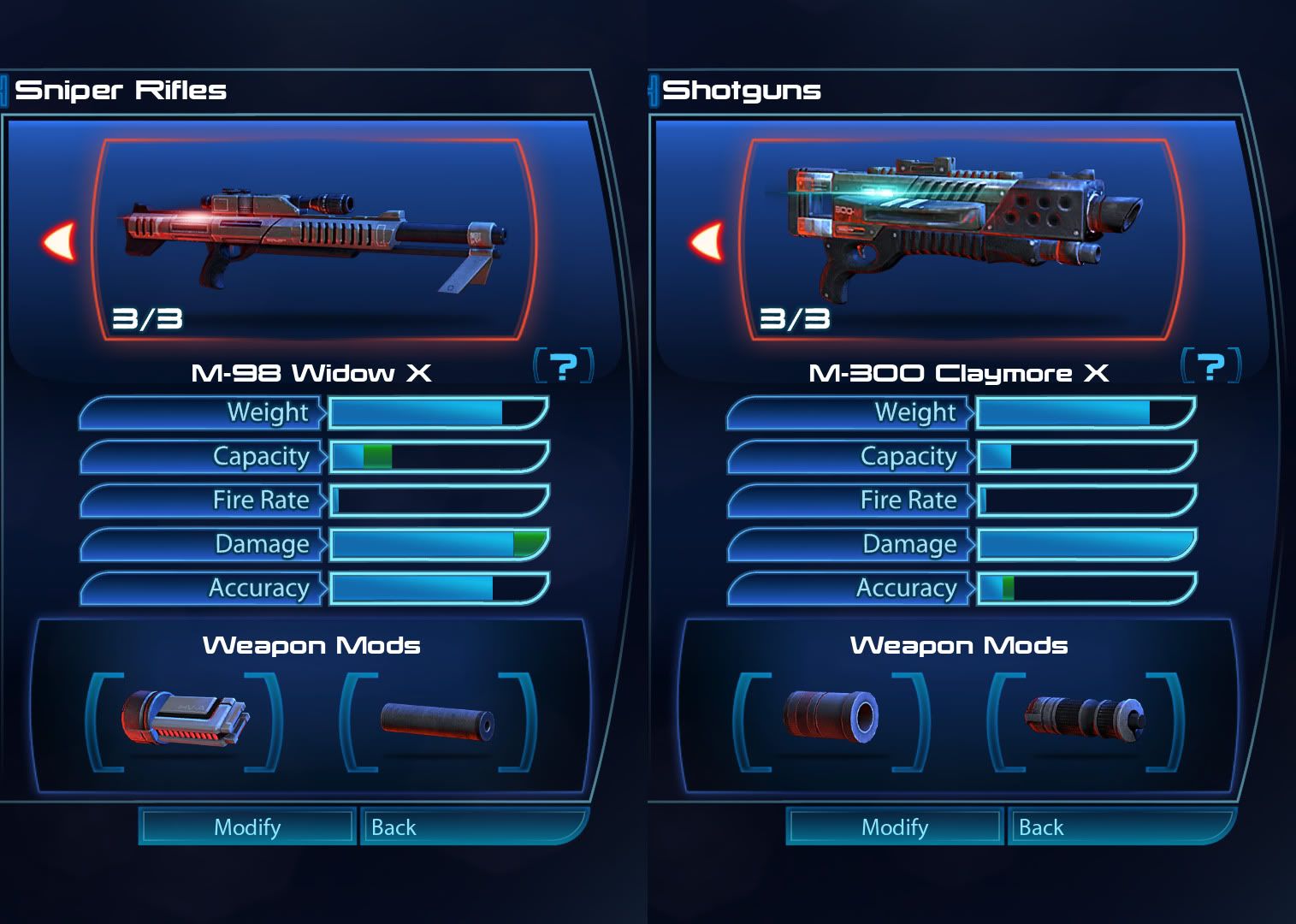Click Back under the Shotguns panel
This screenshot has width=1296, height=924.
coord(1120,827)
